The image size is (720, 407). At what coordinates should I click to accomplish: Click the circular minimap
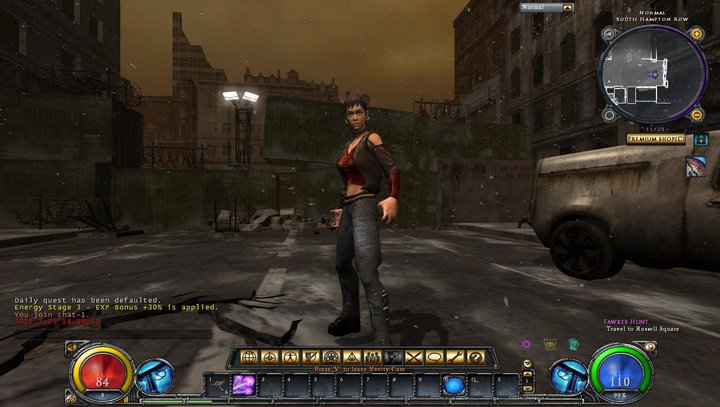click(x=651, y=75)
